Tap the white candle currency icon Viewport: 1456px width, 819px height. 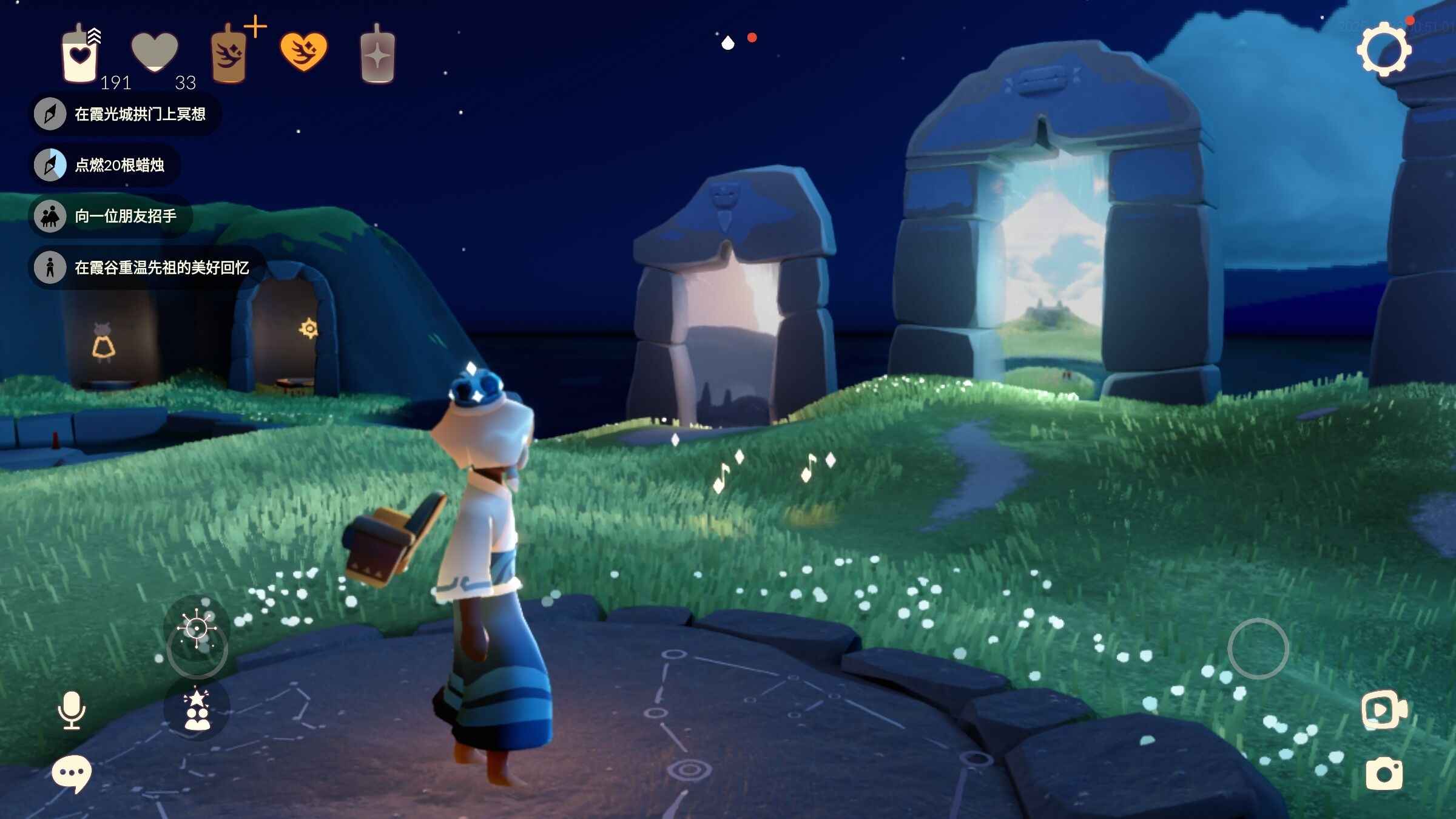tap(79, 55)
